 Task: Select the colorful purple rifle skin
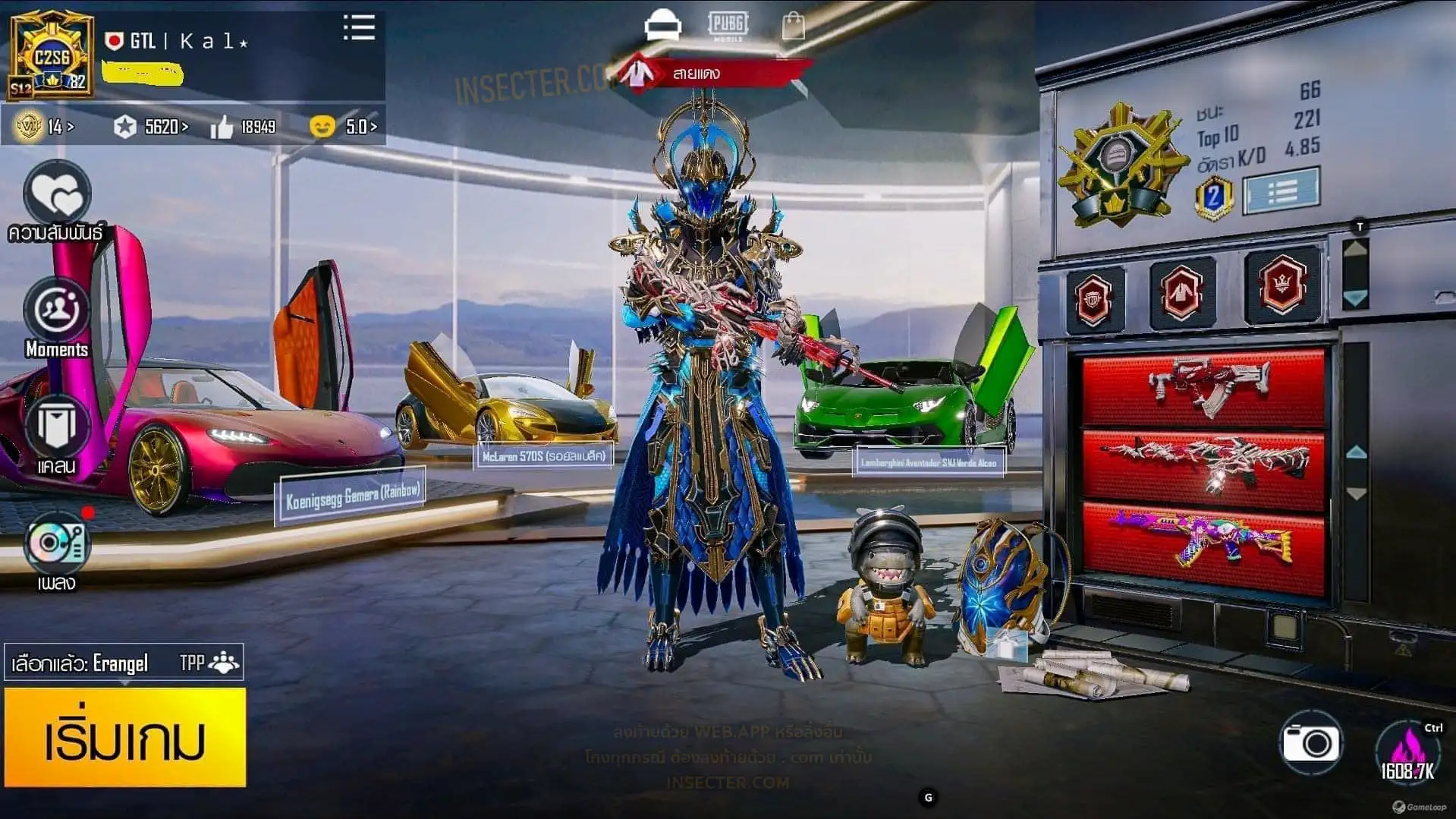click(1203, 543)
